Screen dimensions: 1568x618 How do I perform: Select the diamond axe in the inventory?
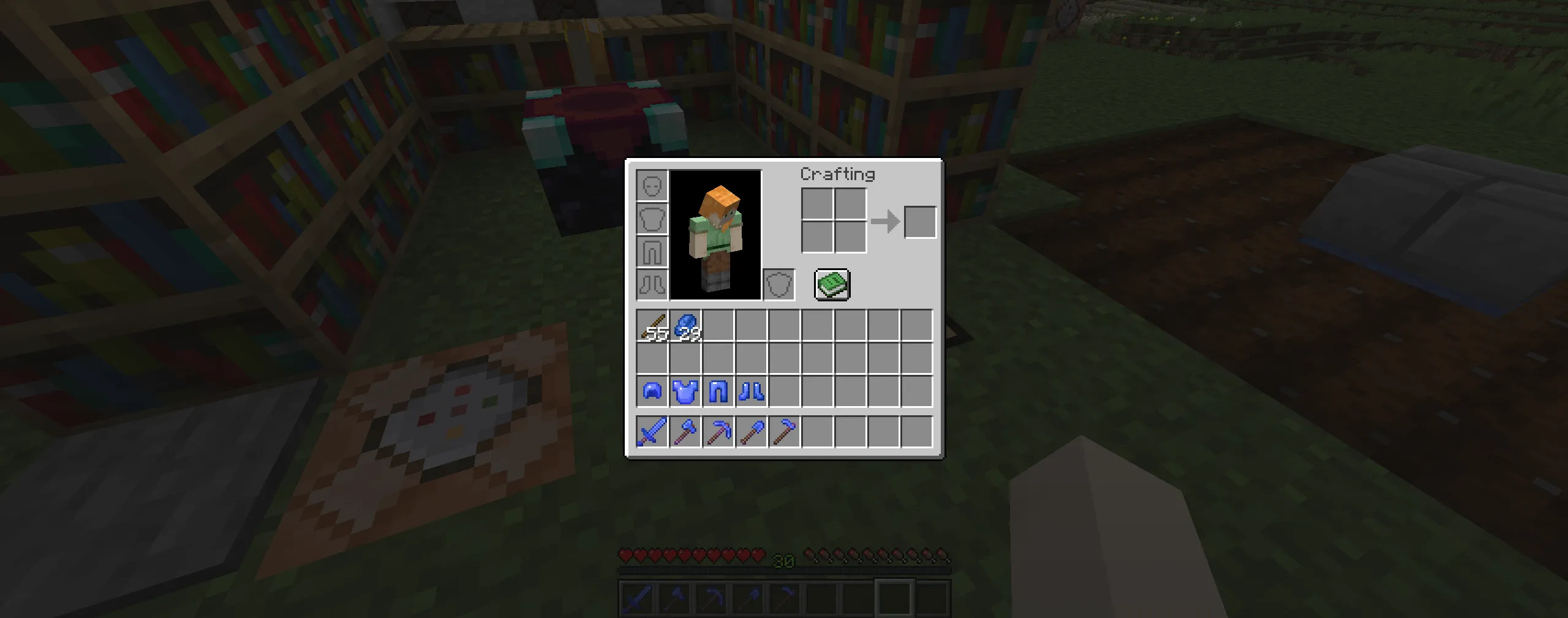[x=686, y=432]
